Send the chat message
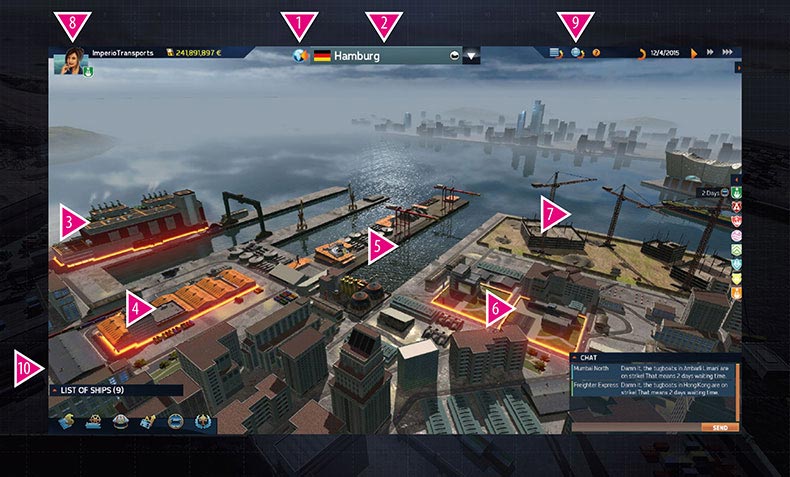 (720, 427)
